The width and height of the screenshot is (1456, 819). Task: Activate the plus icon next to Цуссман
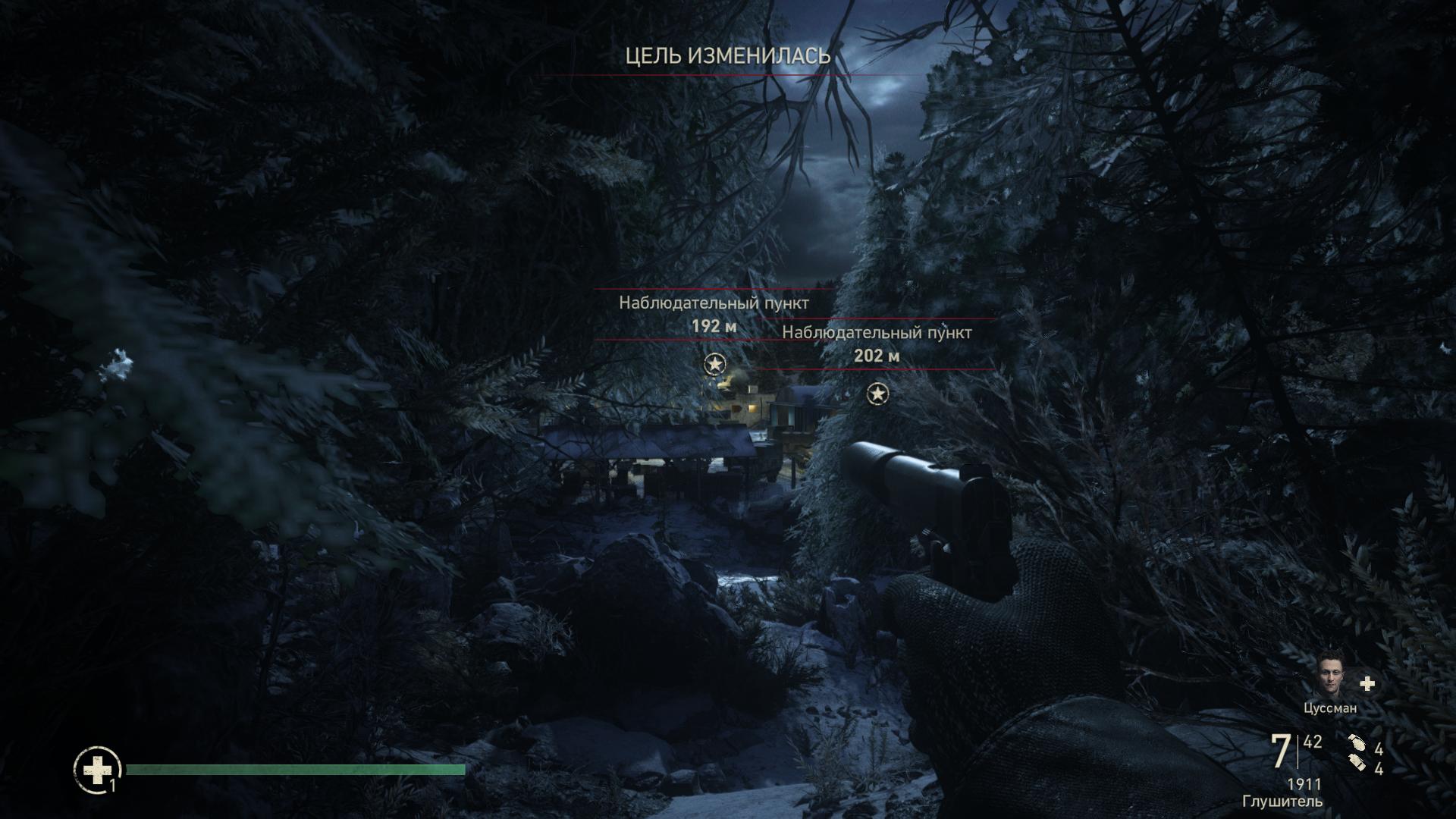[1367, 684]
